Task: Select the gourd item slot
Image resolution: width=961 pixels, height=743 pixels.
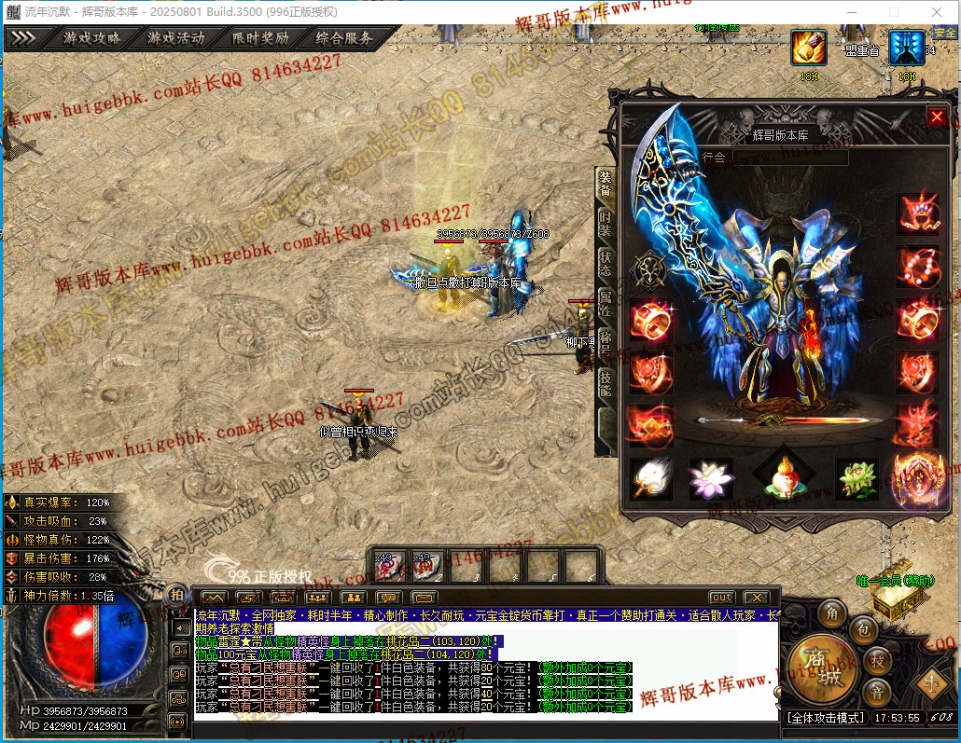Action: [x=783, y=476]
